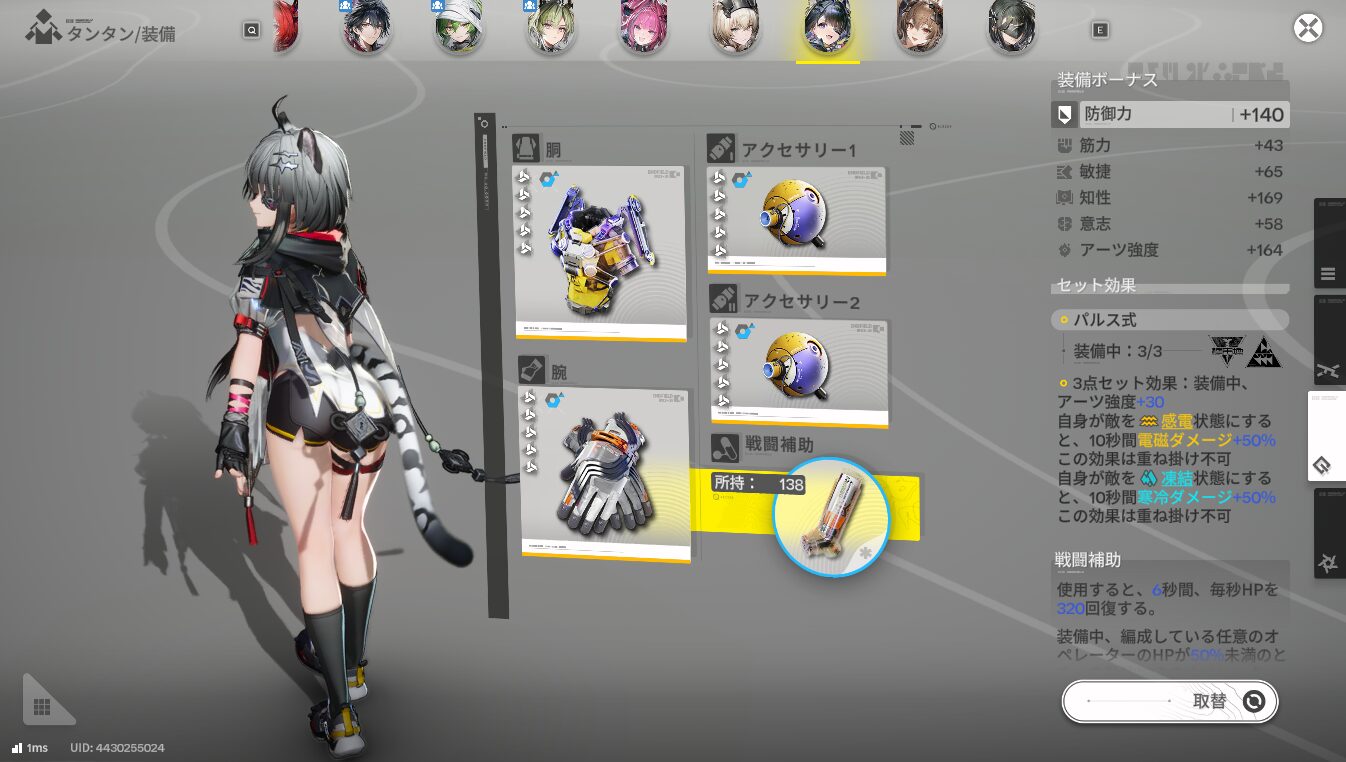This screenshot has height=762, width=1346.
Task: Click the 取替 swap button
Action: (x=1170, y=701)
